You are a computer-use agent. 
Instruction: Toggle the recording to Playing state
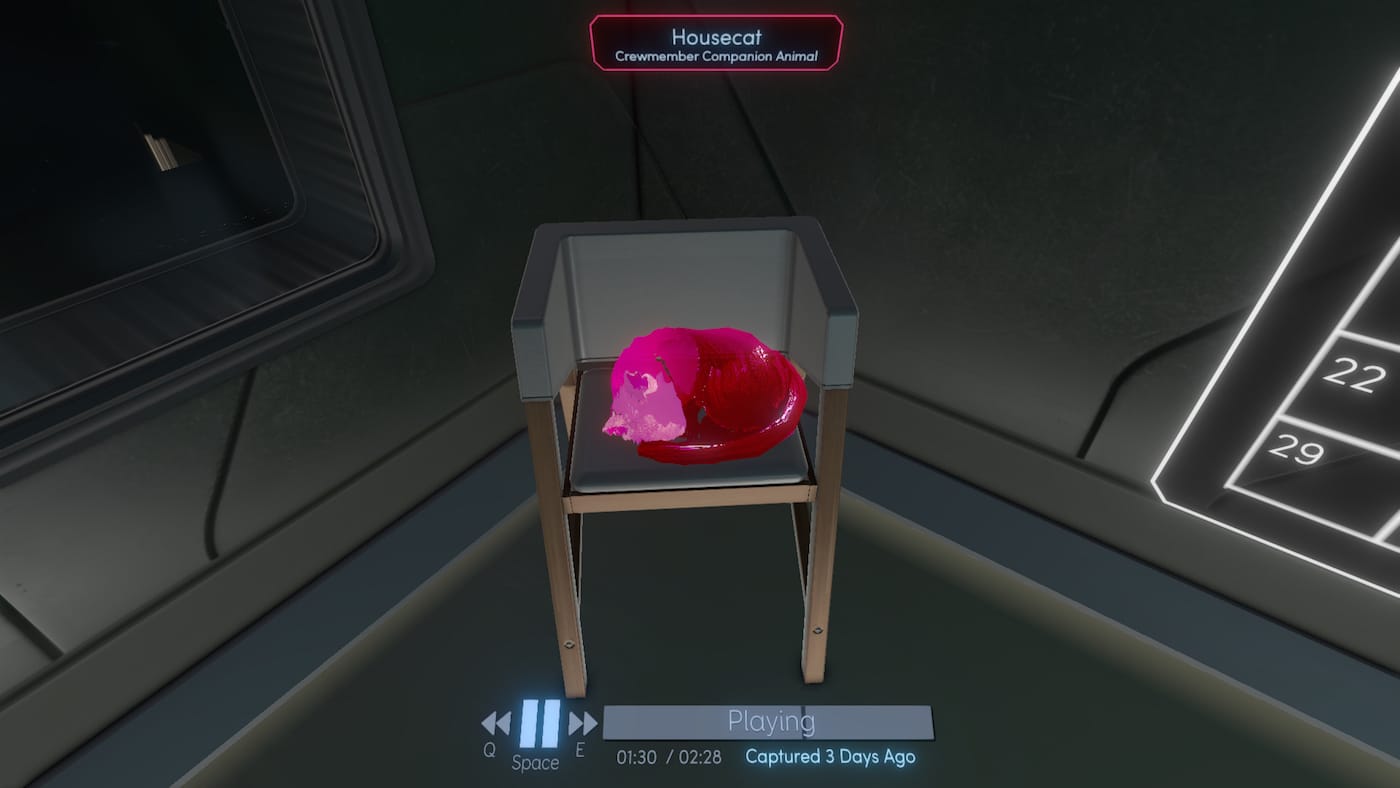[770, 721]
